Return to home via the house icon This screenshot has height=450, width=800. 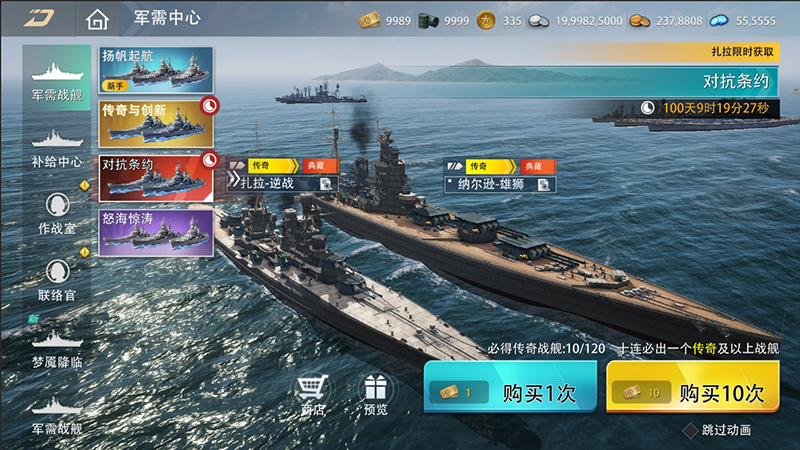pos(96,19)
